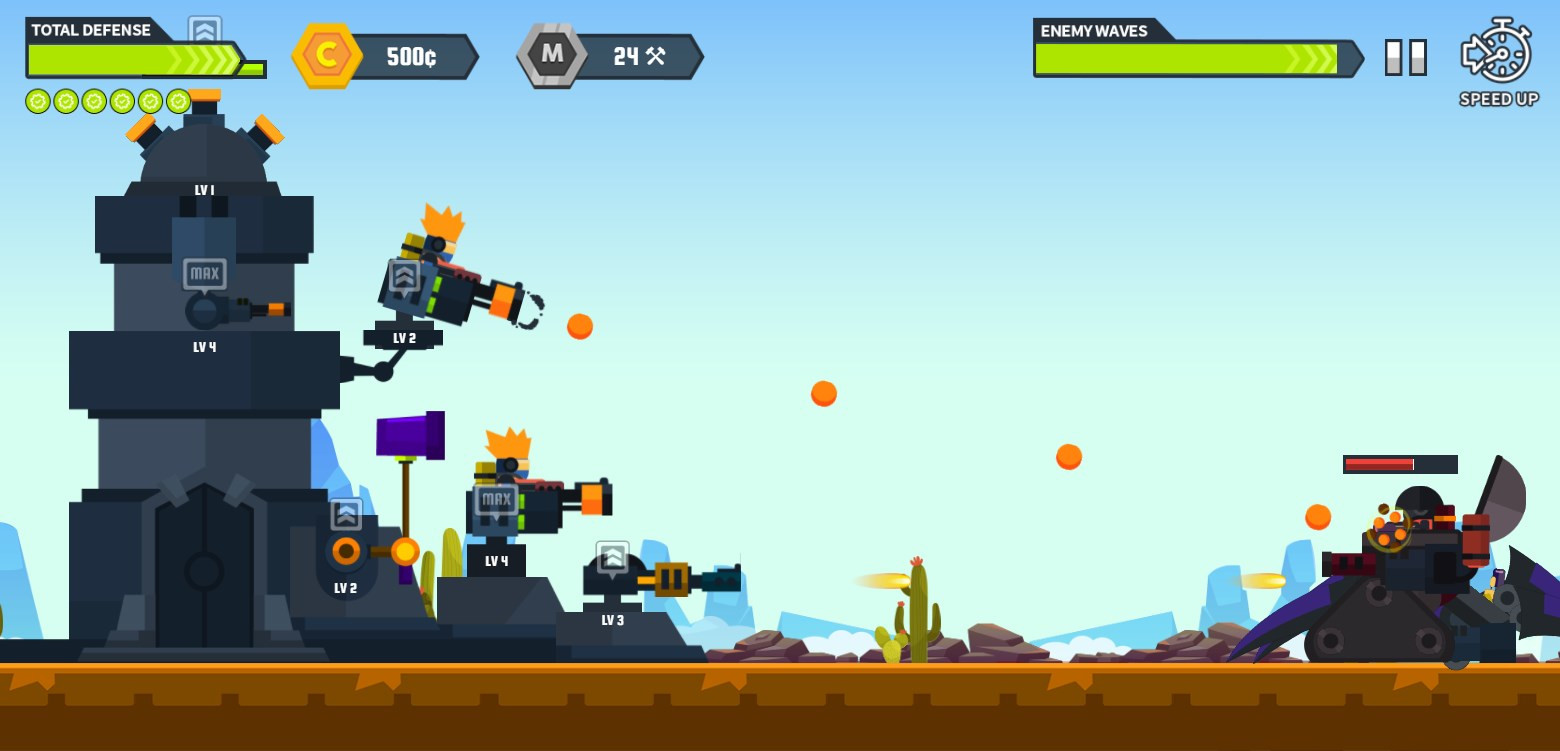This screenshot has height=751, width=1560.
Task: Tap the upgrade arrow above the LV 3 turret
Action: (x=612, y=557)
